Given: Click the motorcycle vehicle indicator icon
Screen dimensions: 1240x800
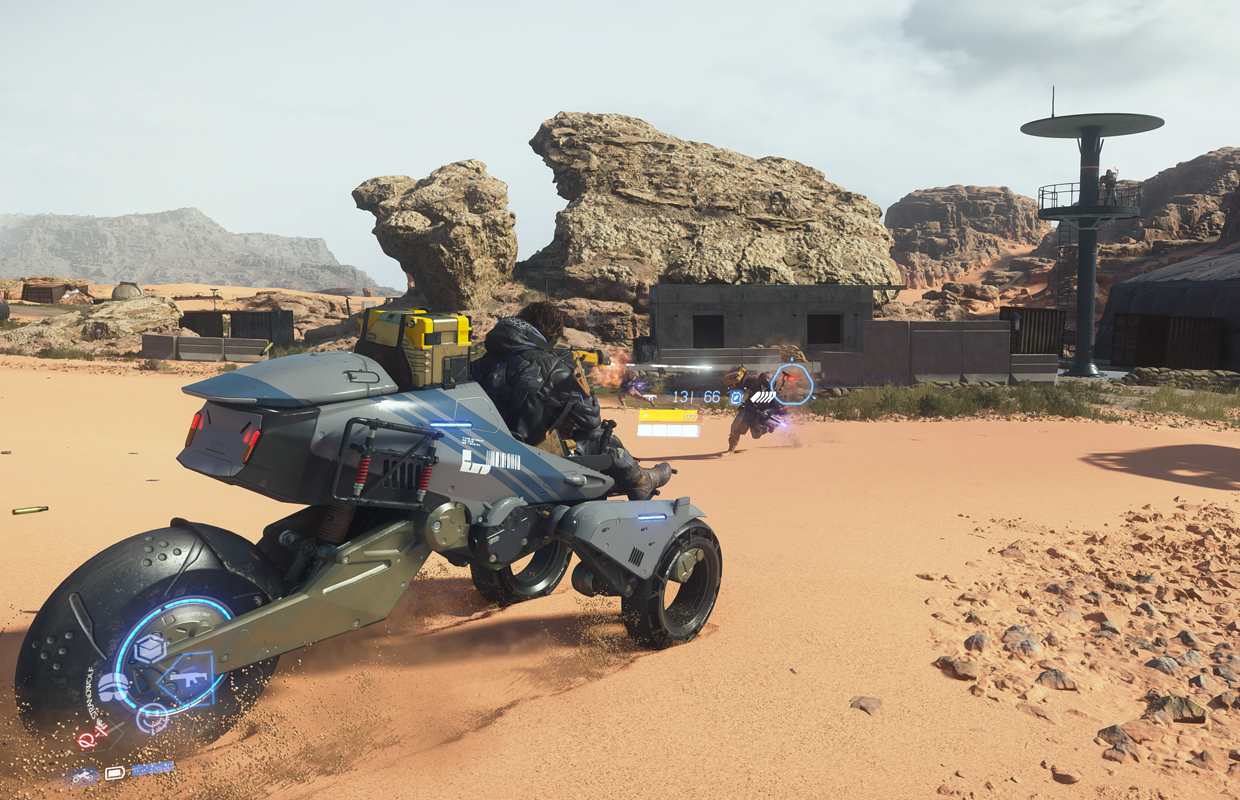Looking at the screenshot, I should tap(84, 775).
